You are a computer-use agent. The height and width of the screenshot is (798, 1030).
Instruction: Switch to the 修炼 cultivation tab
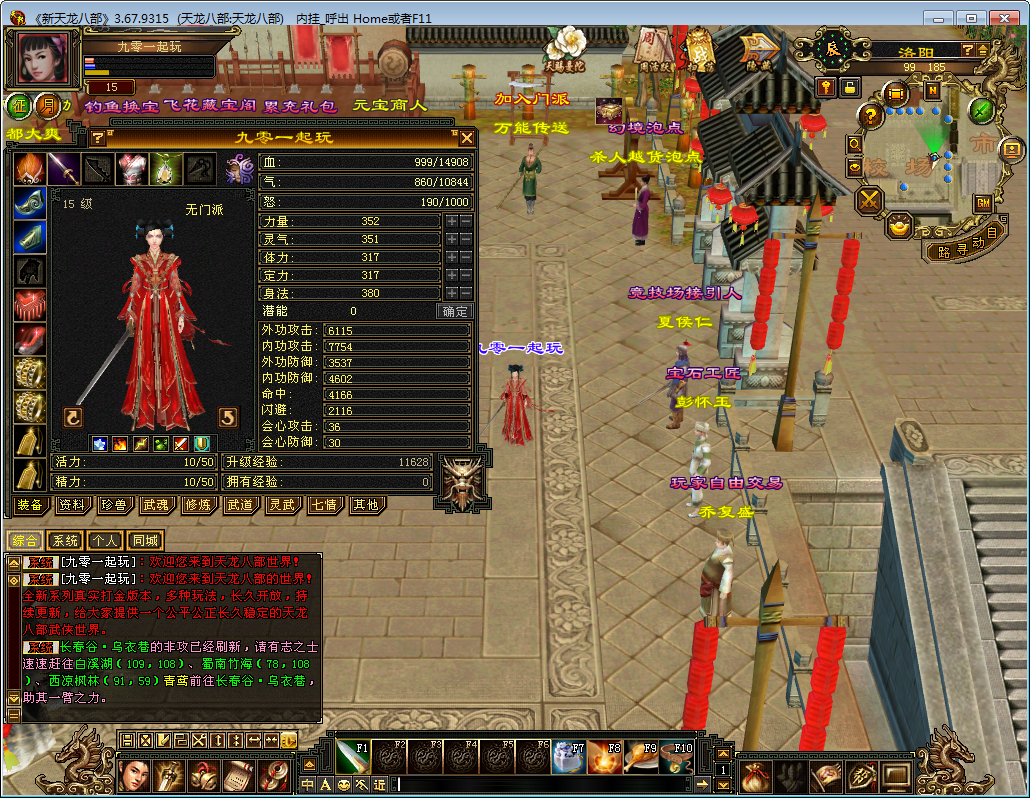197,505
